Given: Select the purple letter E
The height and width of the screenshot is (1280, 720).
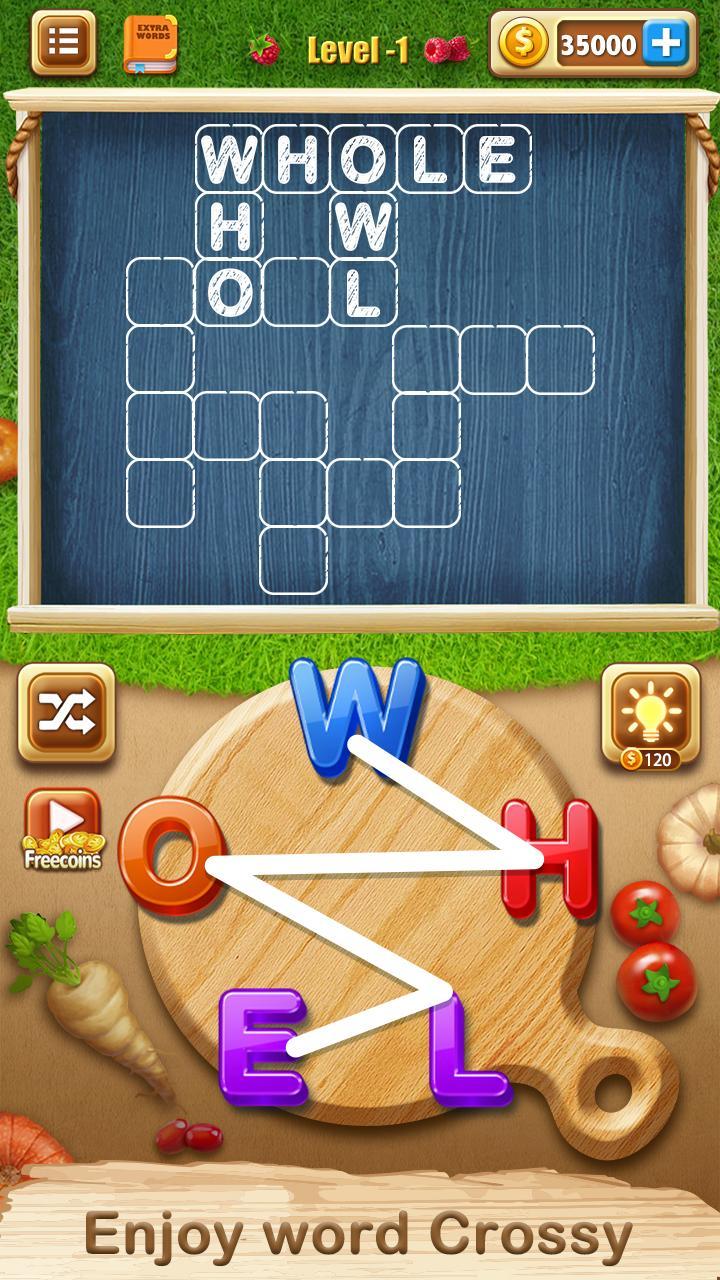Looking at the screenshot, I should 262,1046.
